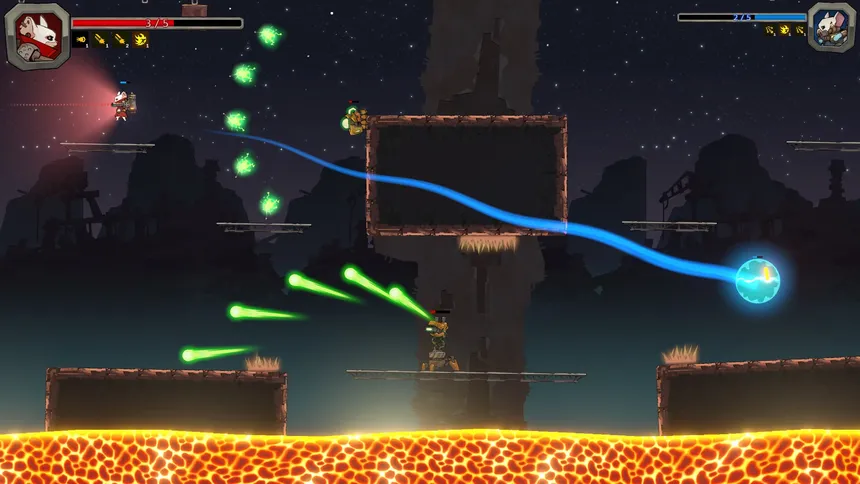860x484 pixels.
Task: Select red player's fire burst weapon icon
Action: tap(140, 40)
